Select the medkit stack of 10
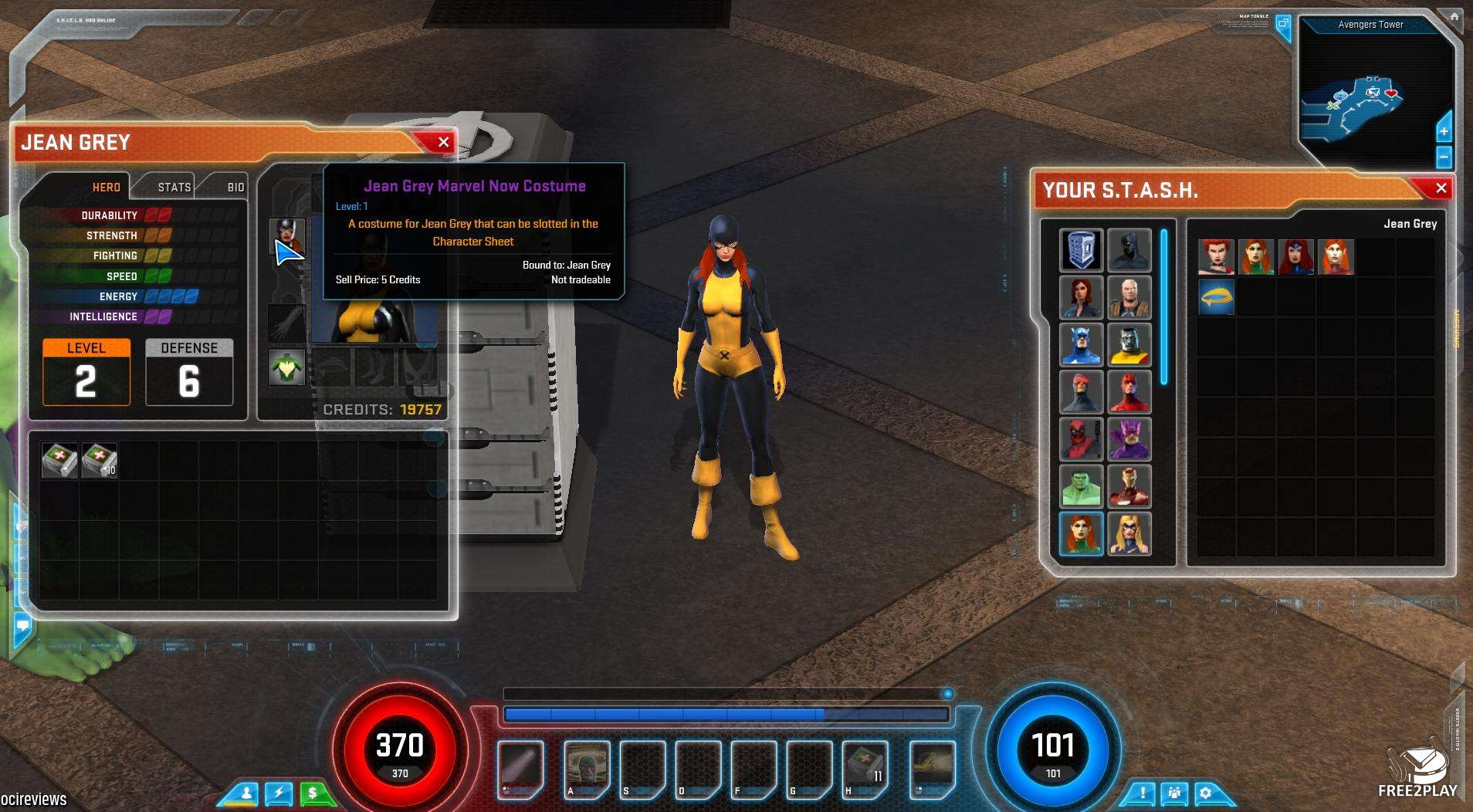 (100, 460)
